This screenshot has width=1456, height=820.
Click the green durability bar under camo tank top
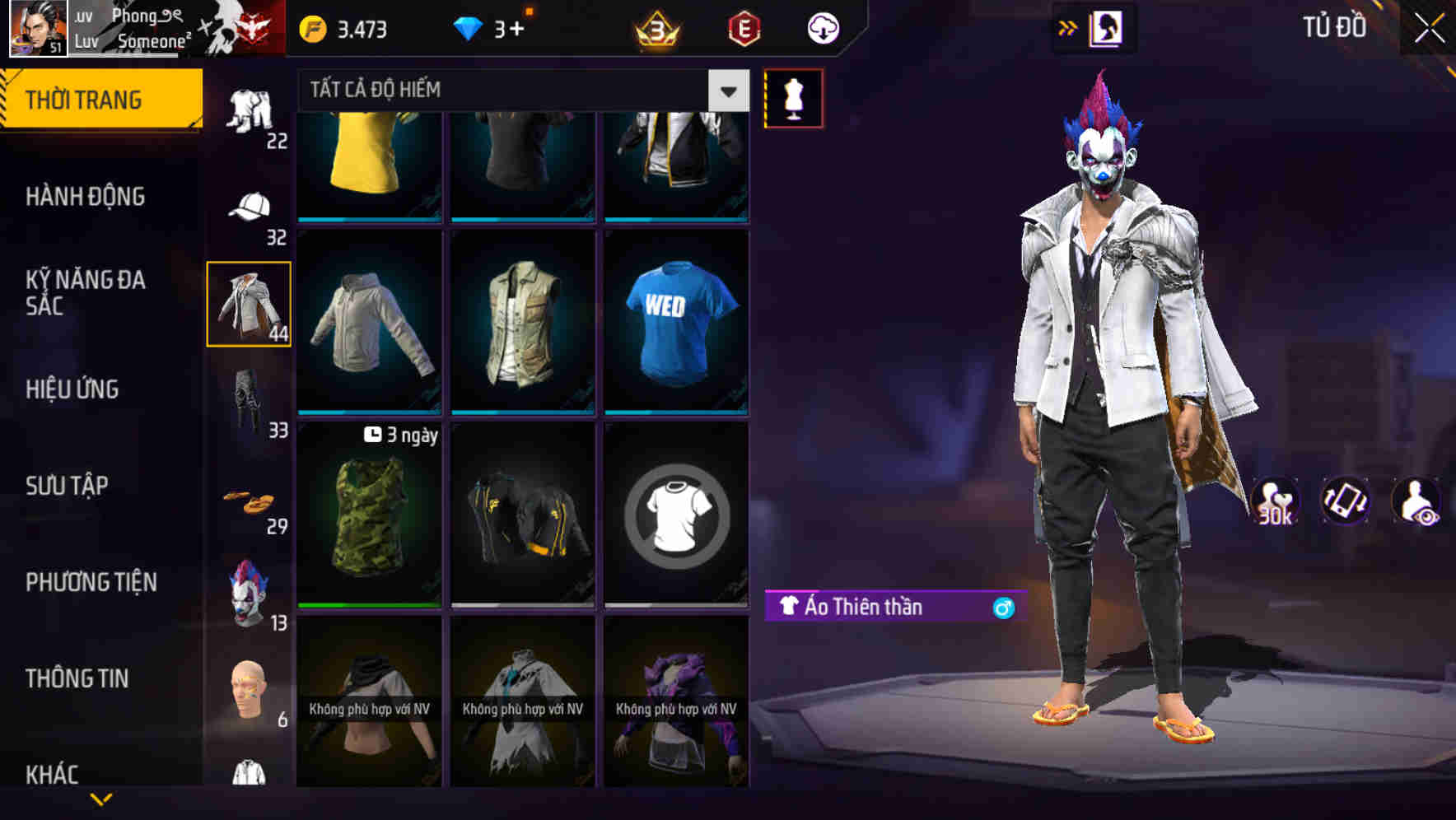368,607
